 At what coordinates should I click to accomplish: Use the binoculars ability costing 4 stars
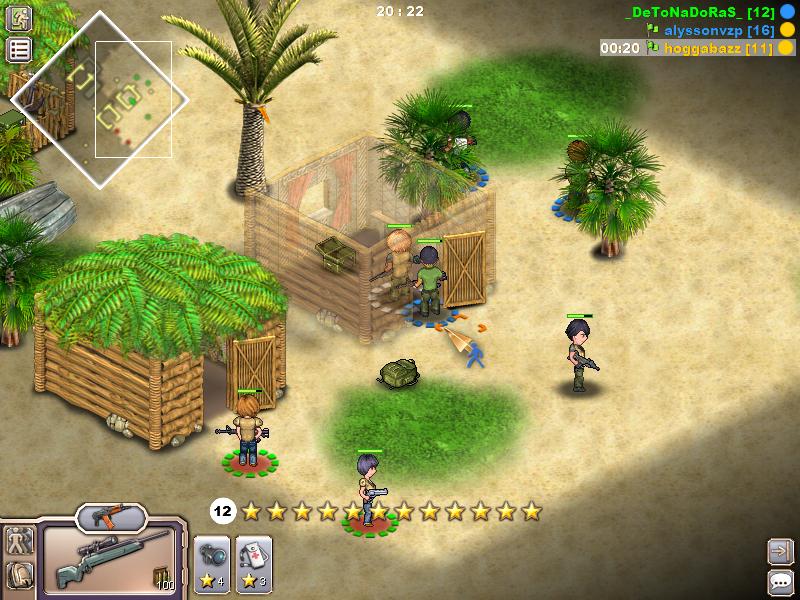211,559
